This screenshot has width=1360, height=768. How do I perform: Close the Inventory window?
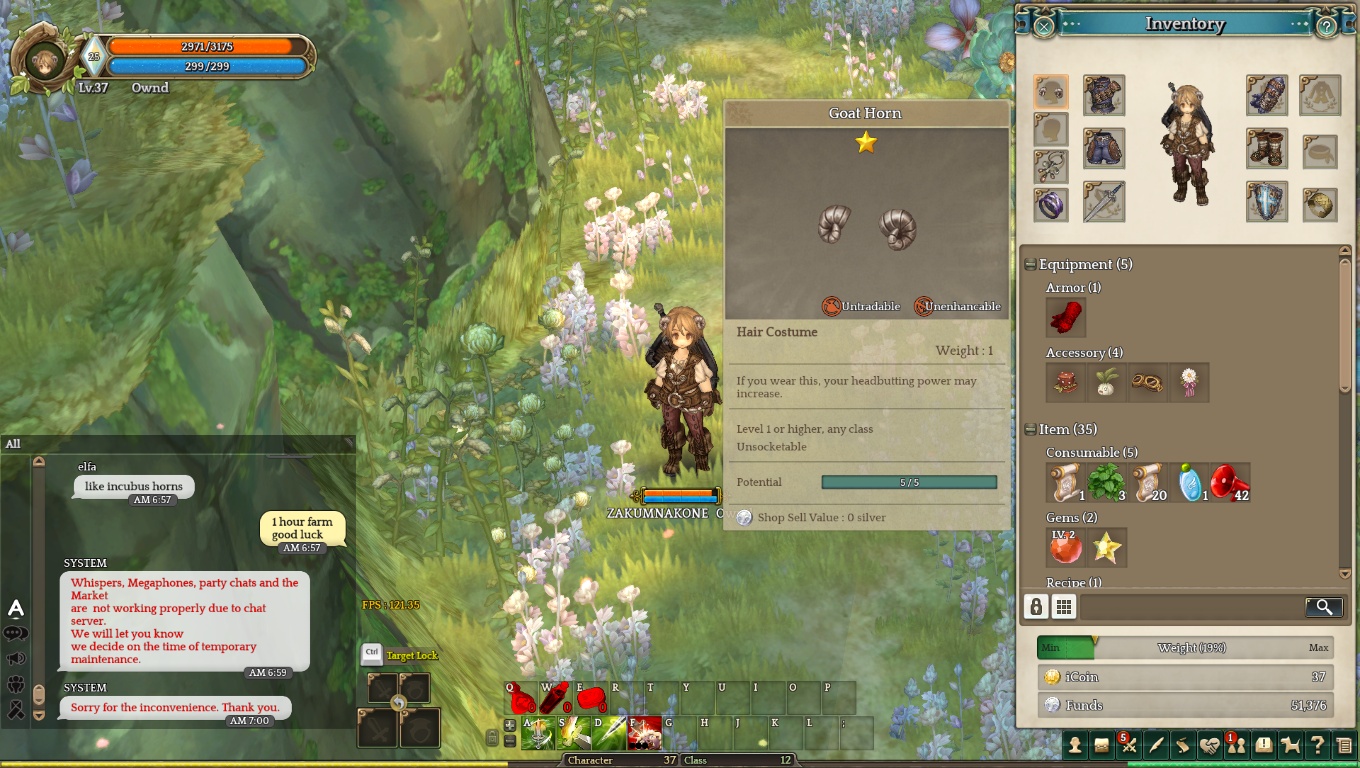tap(1043, 26)
